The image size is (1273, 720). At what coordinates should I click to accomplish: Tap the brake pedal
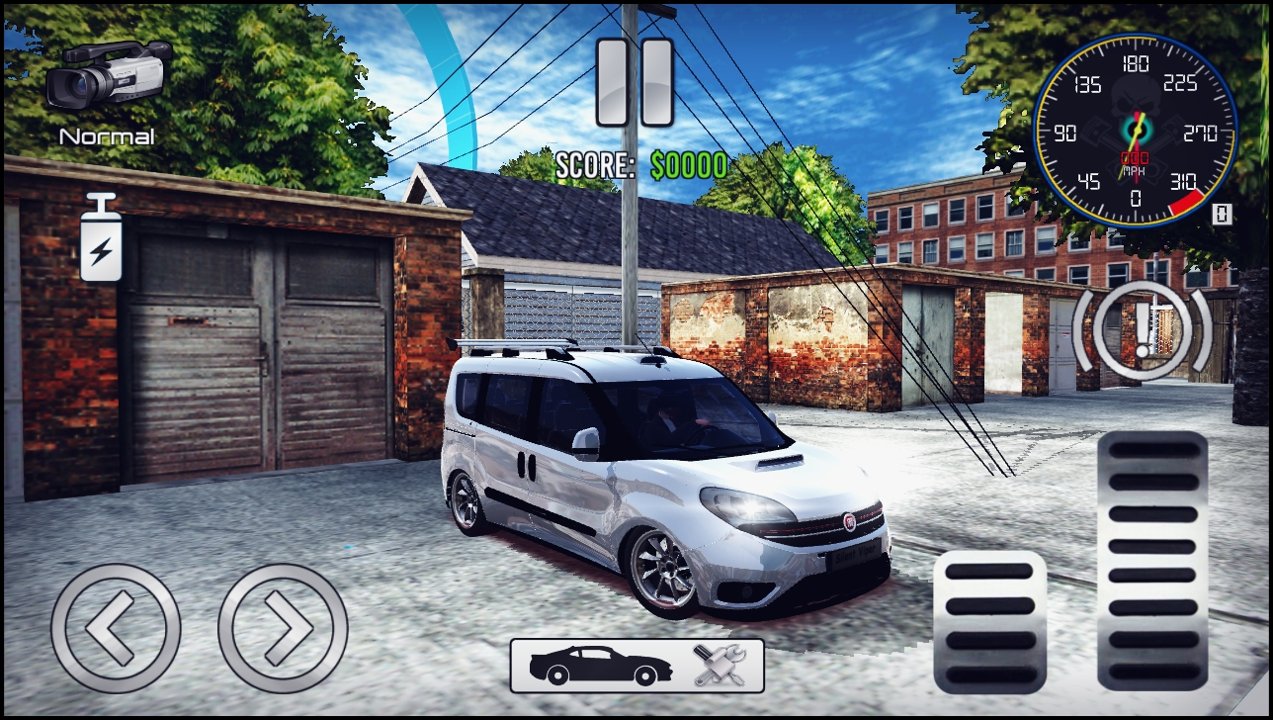coord(989,621)
